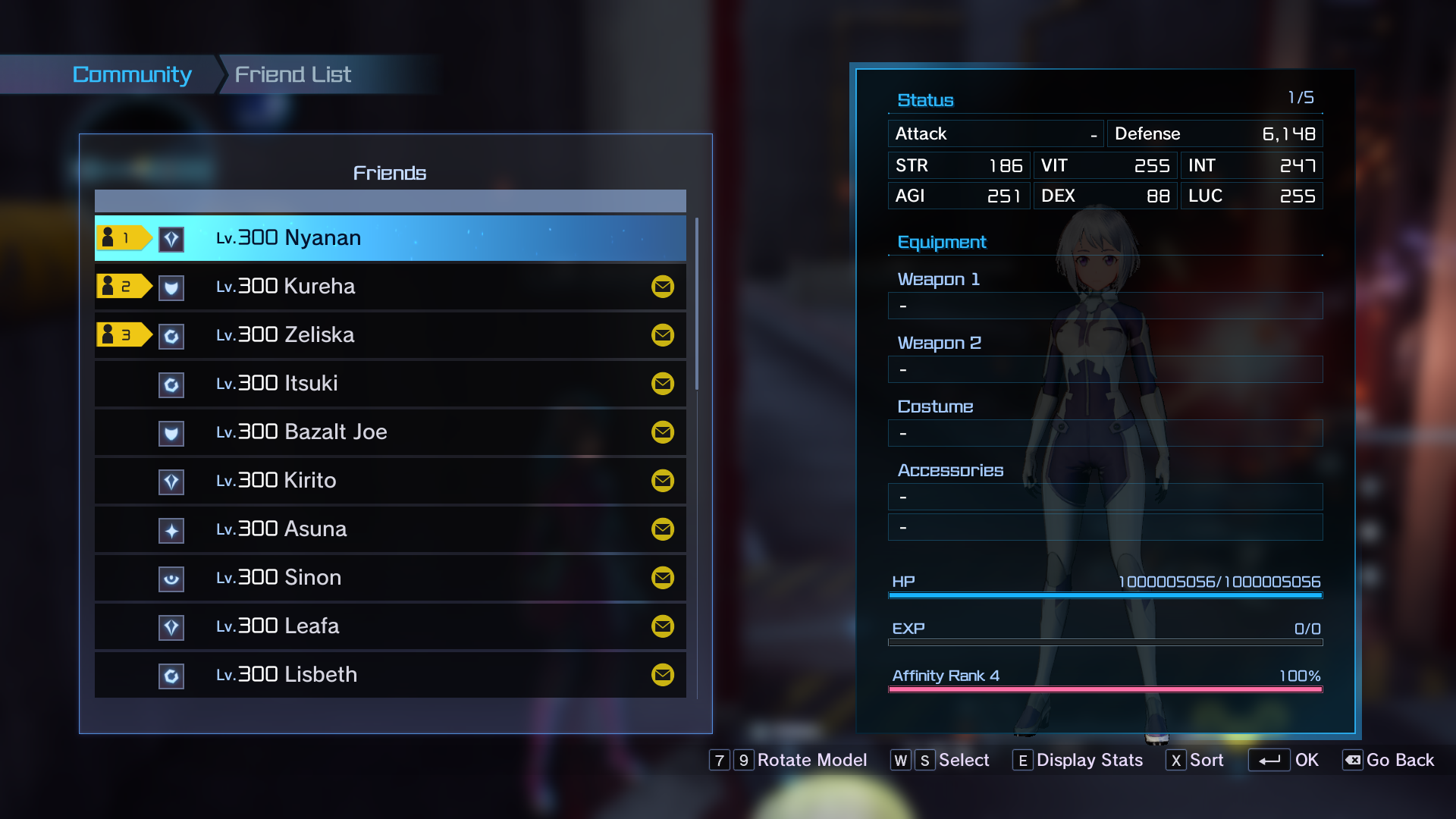
Task: Select the Weapon 2 equipment slot
Action: (1105, 369)
